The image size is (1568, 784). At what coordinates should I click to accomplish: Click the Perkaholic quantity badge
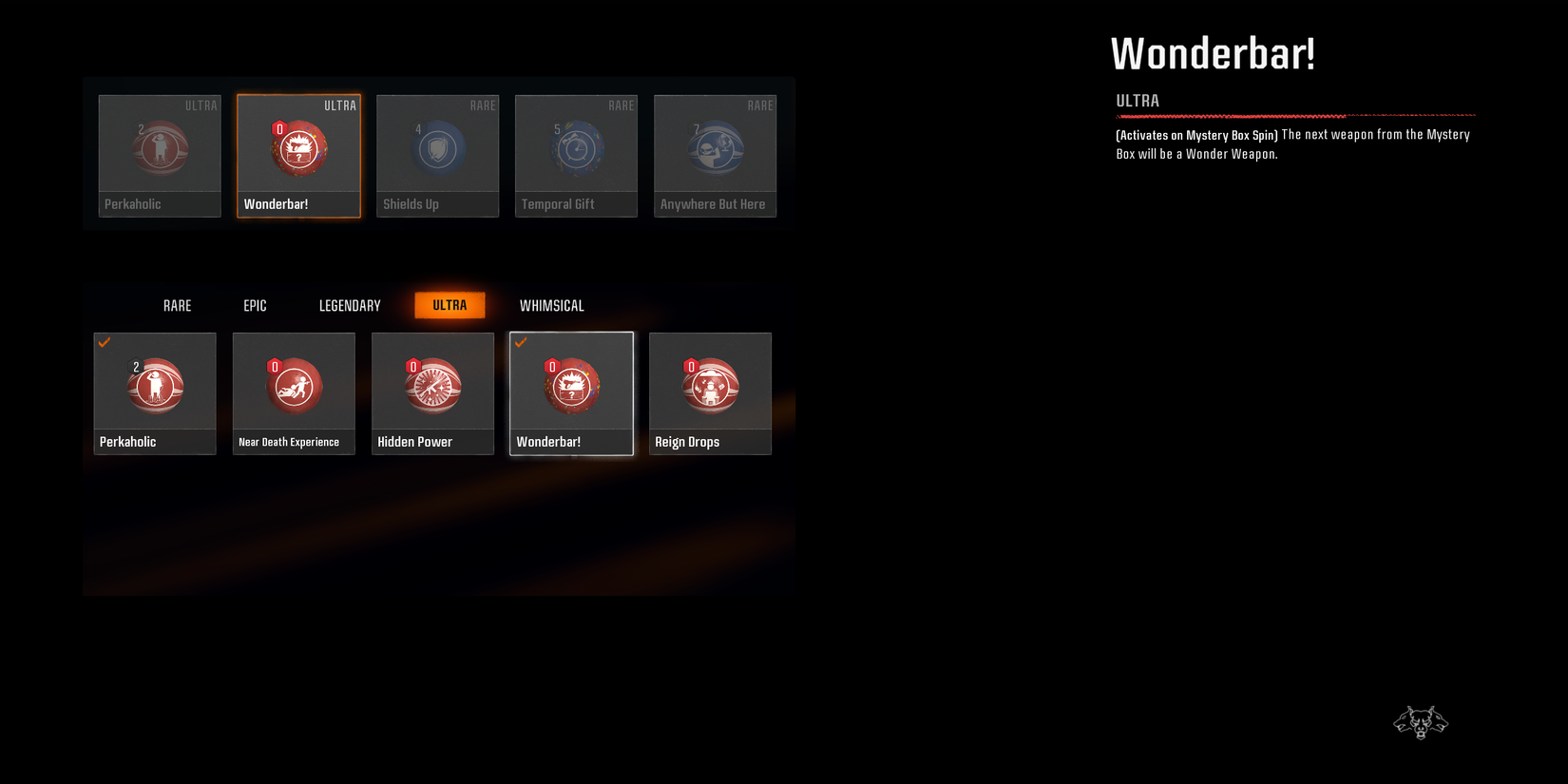[135, 366]
